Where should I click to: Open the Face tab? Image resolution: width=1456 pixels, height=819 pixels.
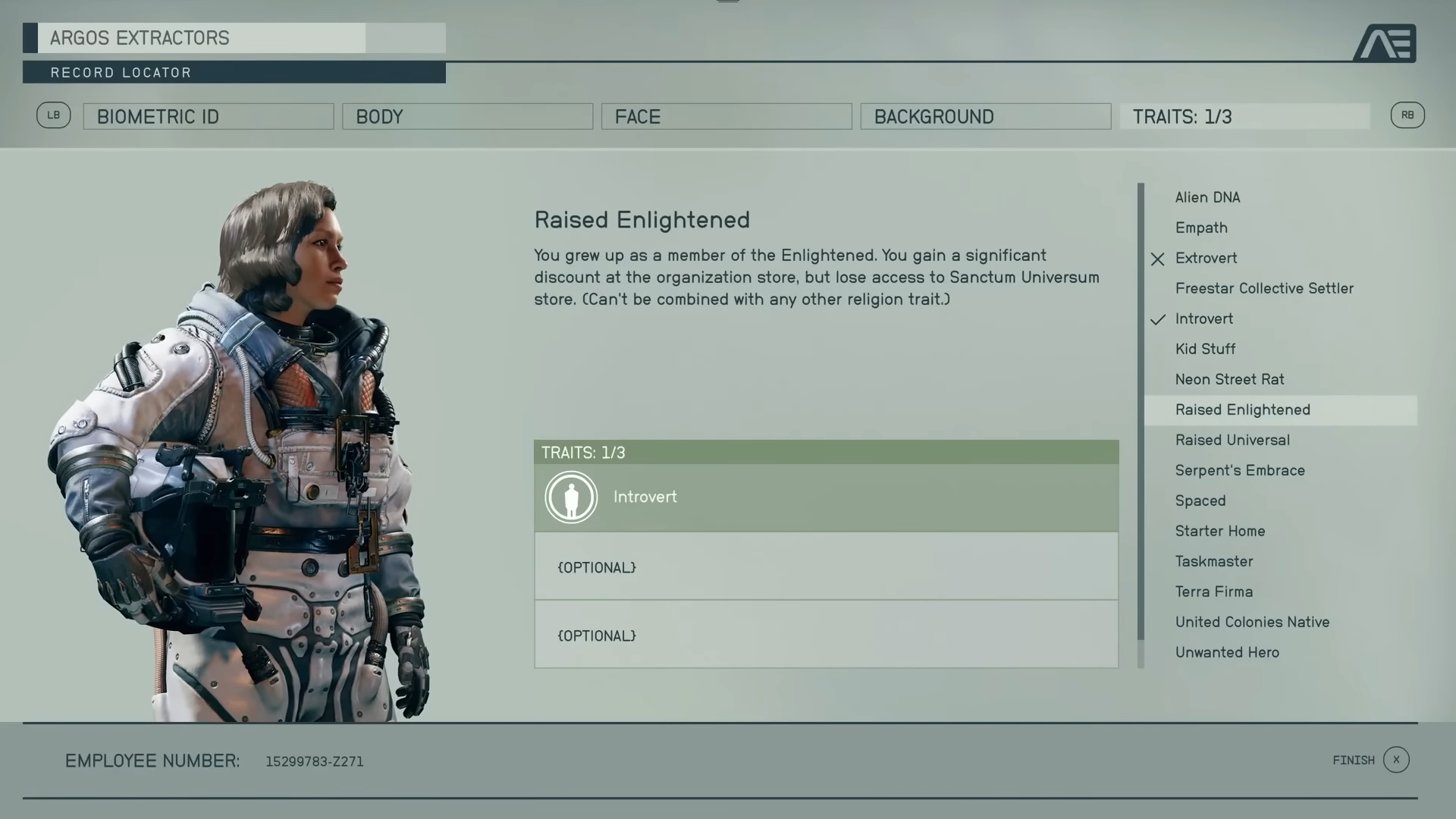click(x=726, y=116)
